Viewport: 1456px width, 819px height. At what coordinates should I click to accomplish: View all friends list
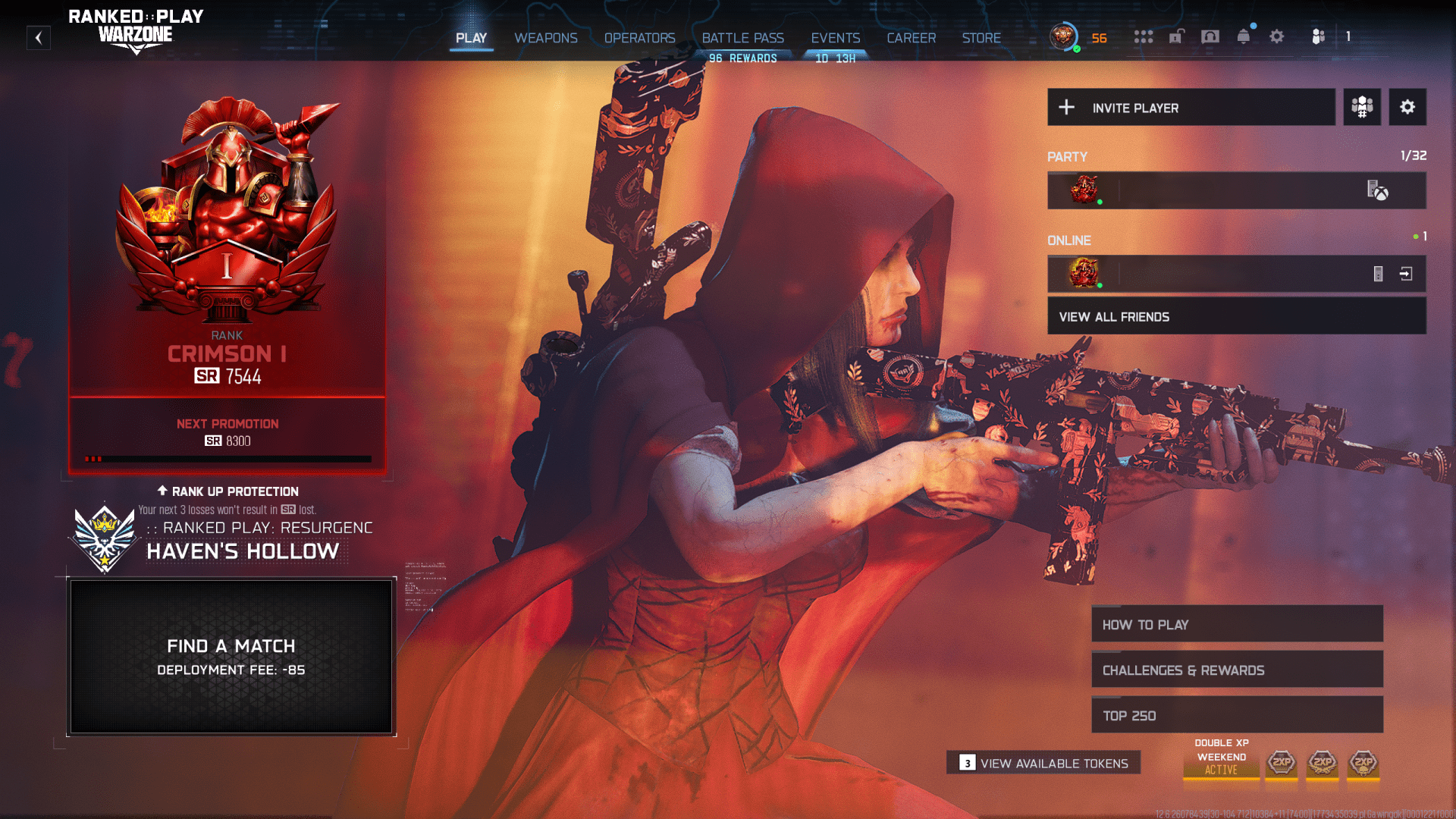[1236, 317]
